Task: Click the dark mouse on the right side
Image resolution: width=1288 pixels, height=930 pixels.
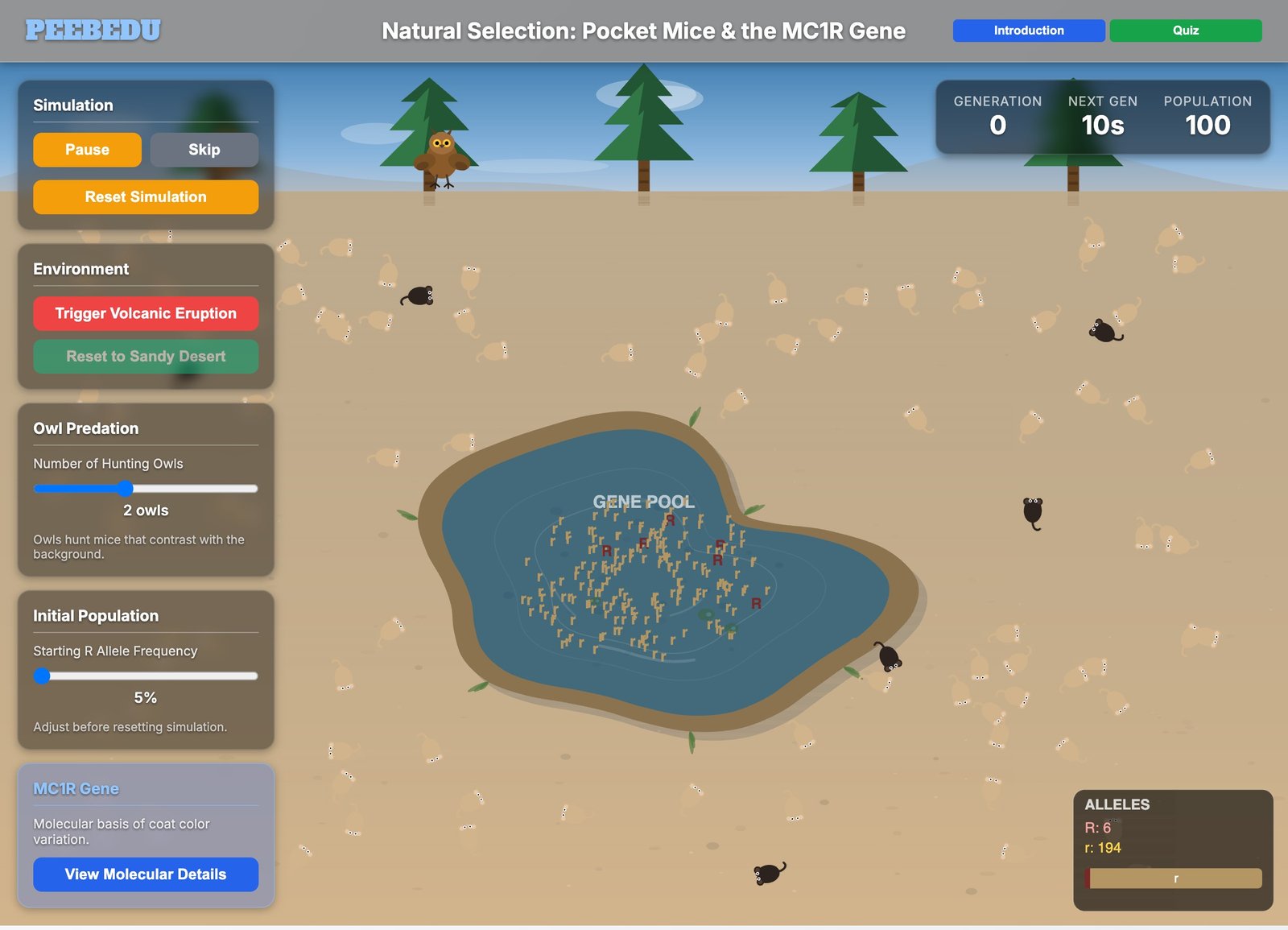Action: point(1102,330)
